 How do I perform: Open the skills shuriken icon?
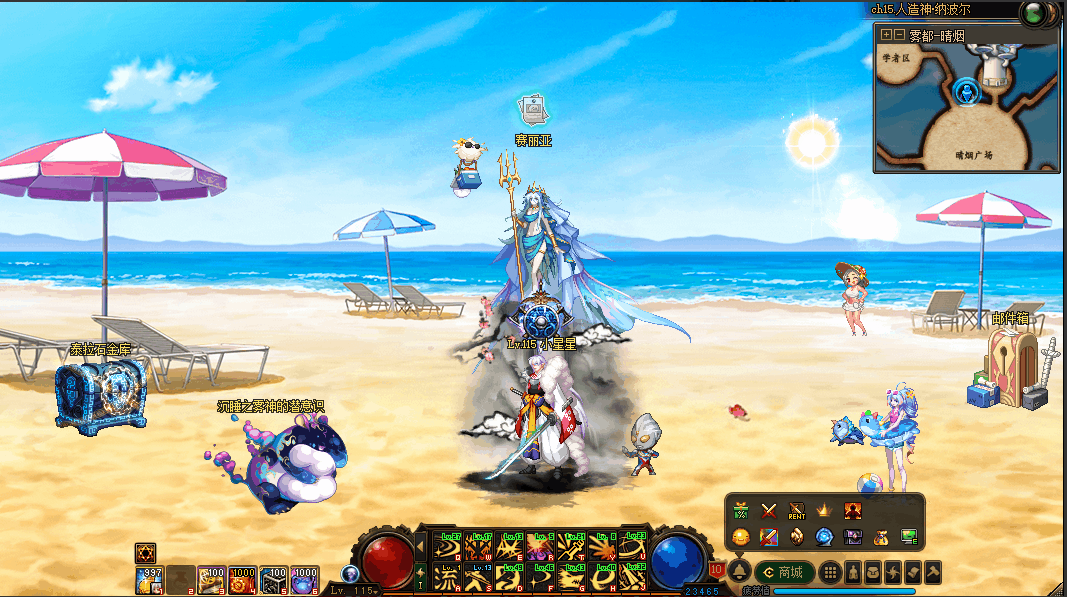(893, 572)
